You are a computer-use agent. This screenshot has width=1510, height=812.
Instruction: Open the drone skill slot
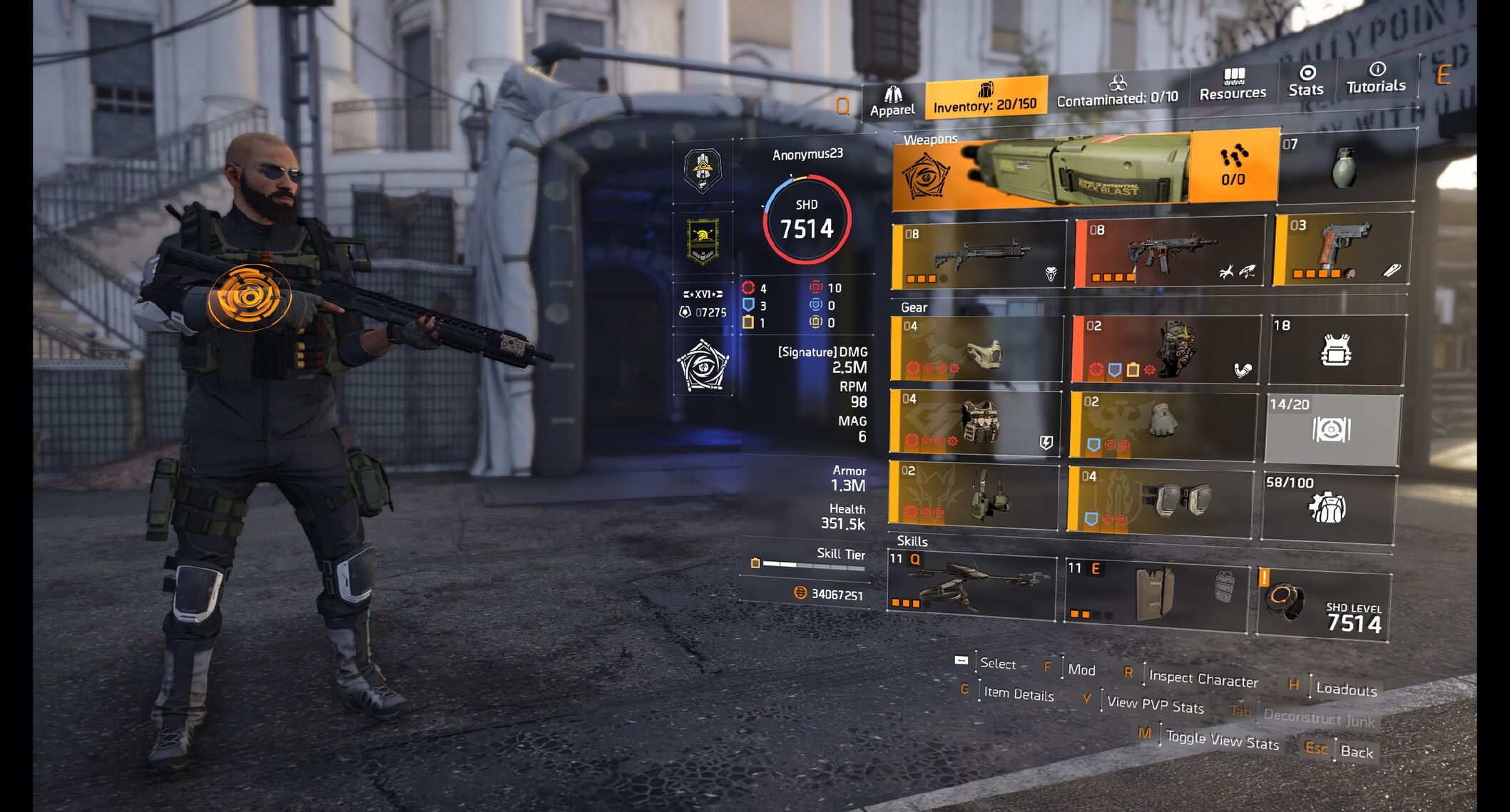click(x=971, y=585)
